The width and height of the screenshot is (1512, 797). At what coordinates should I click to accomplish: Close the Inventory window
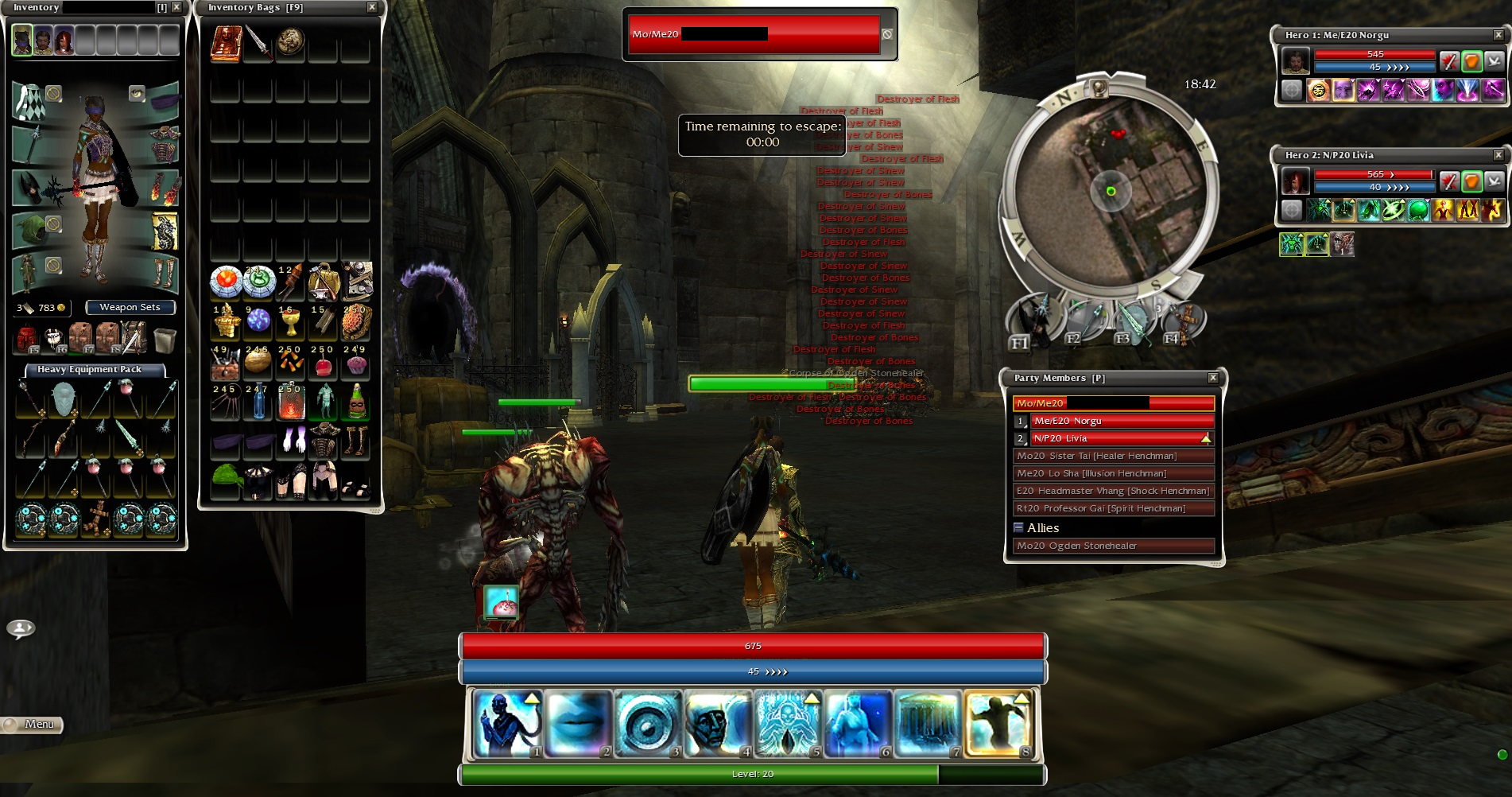(x=176, y=7)
